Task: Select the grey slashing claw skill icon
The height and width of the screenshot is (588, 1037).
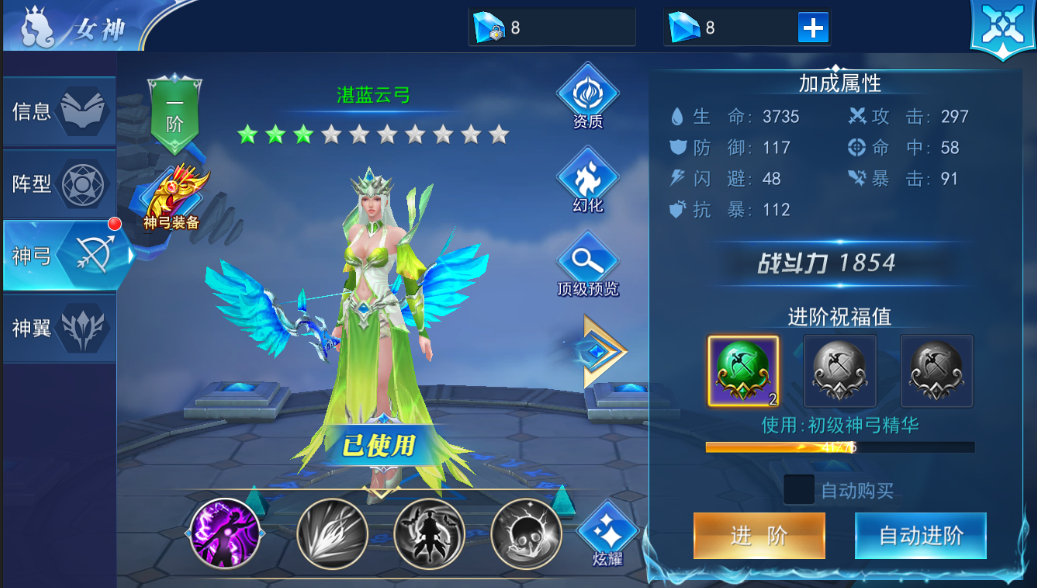Action: pyautogui.click(x=332, y=533)
